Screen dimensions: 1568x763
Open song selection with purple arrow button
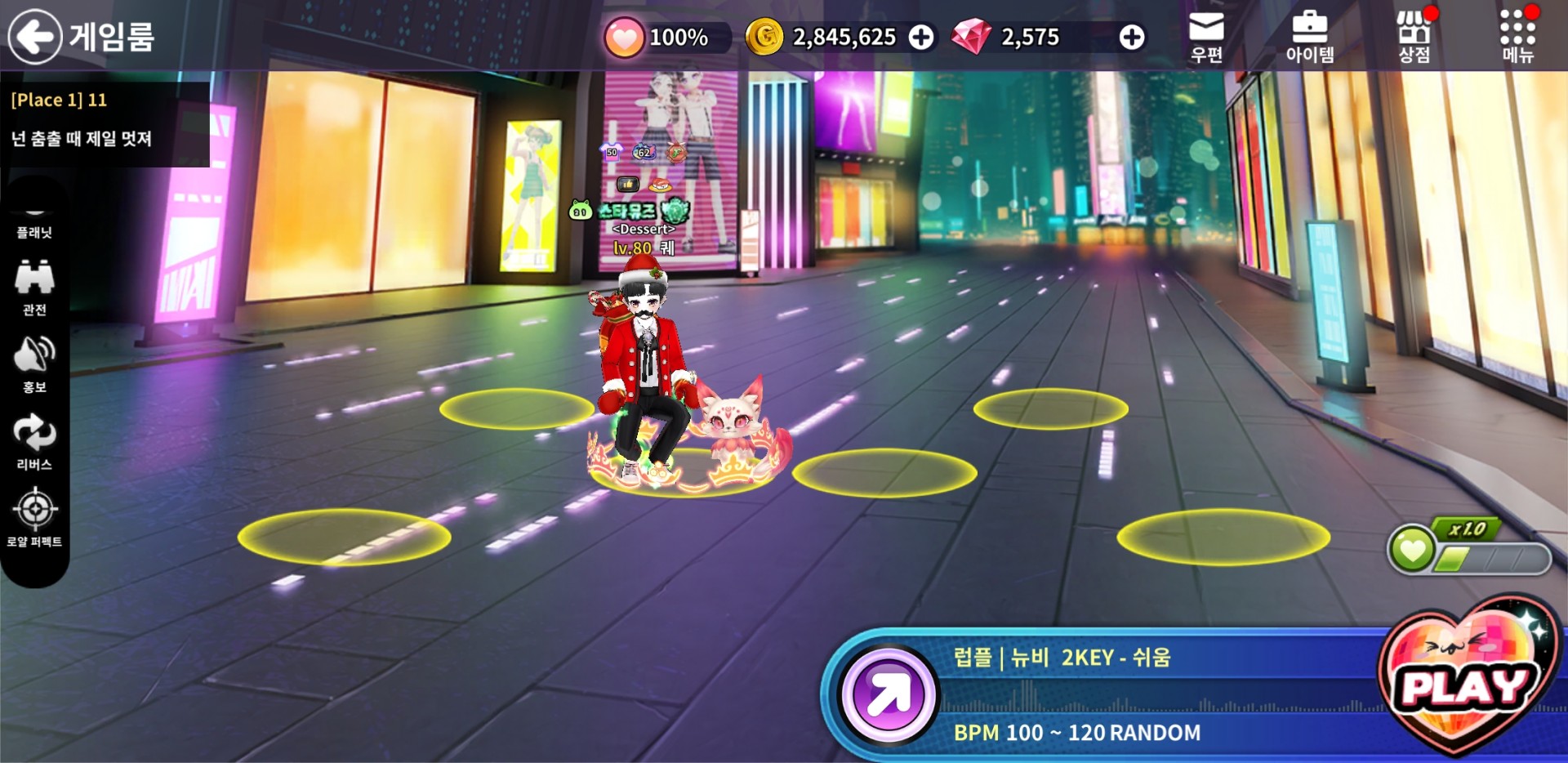(889, 695)
